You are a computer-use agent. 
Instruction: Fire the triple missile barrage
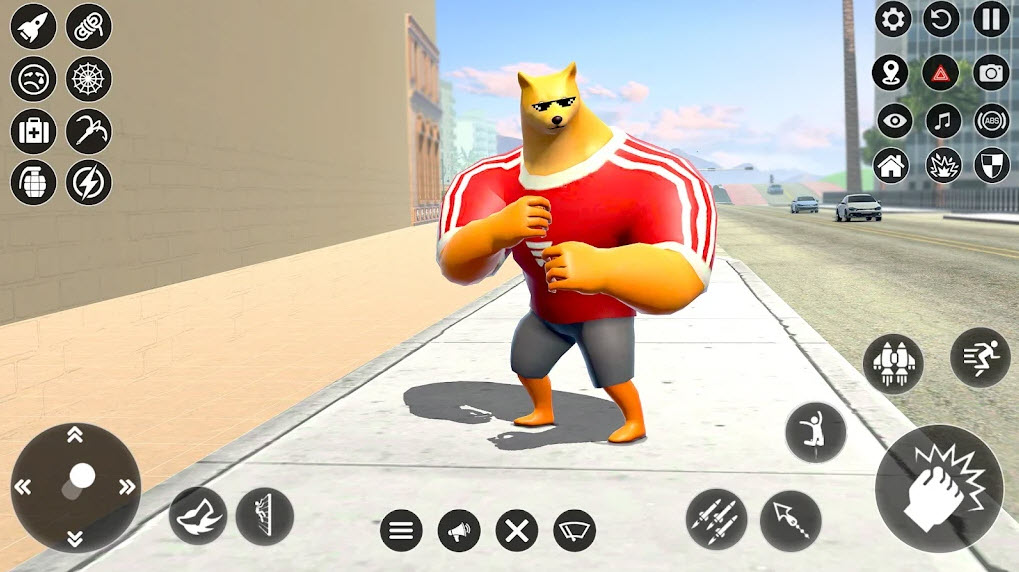point(716,520)
